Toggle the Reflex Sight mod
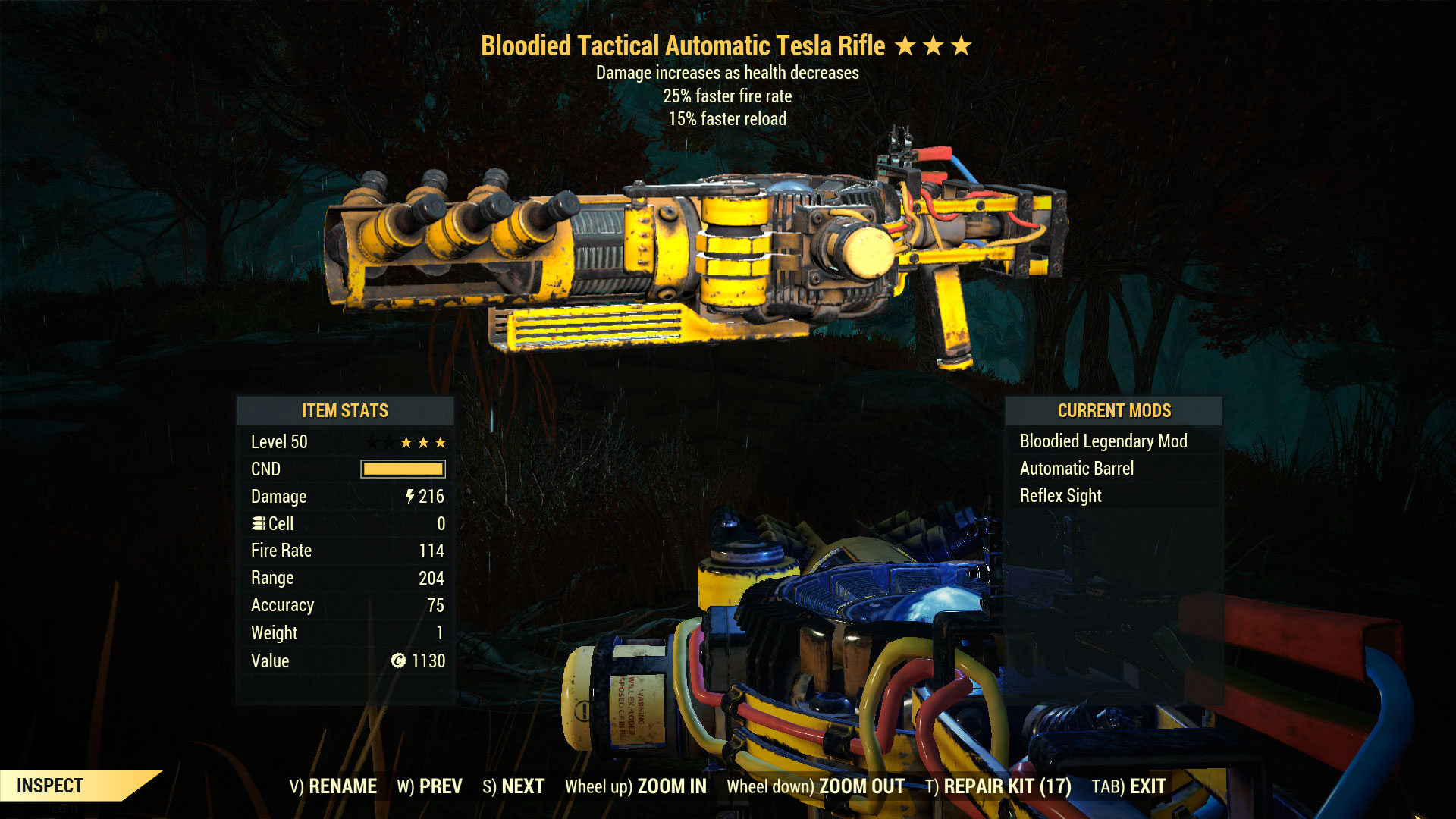 pos(1061,495)
